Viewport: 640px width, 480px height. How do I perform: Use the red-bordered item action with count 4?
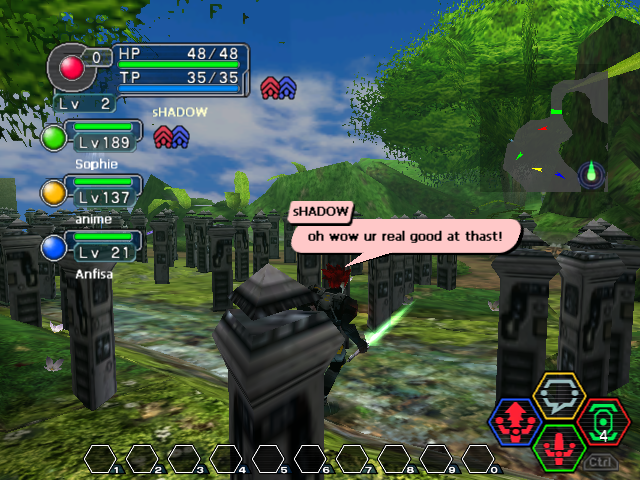[x=602, y=421]
